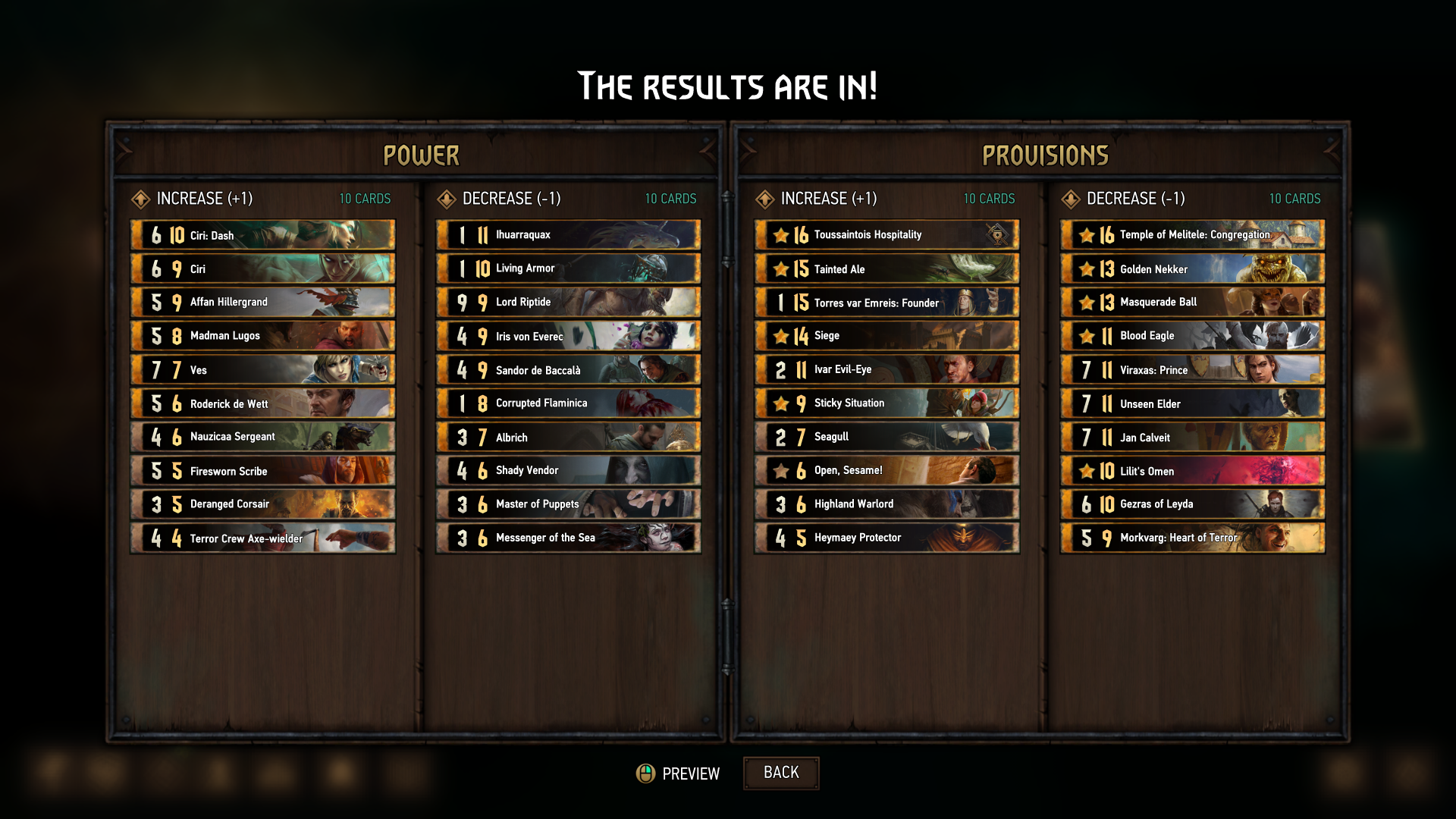
Task: Select Morkvarg: Heart of Terror card
Action: click(1192, 538)
